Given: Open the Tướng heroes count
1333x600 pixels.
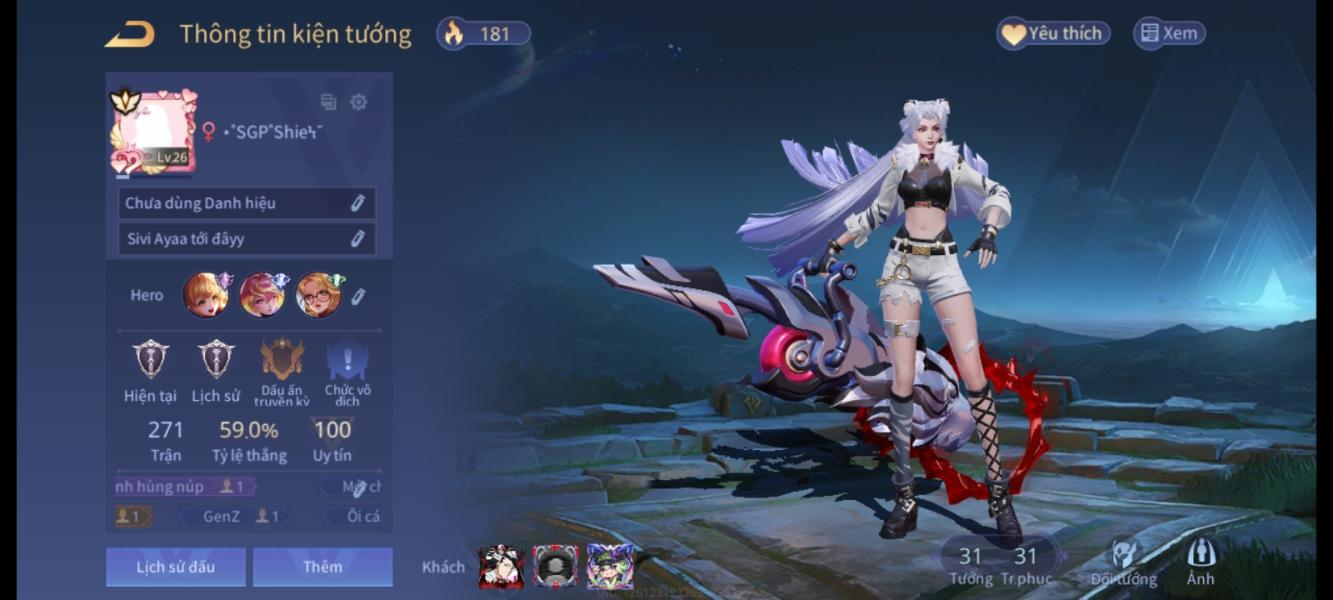Looking at the screenshot, I should click(970, 564).
